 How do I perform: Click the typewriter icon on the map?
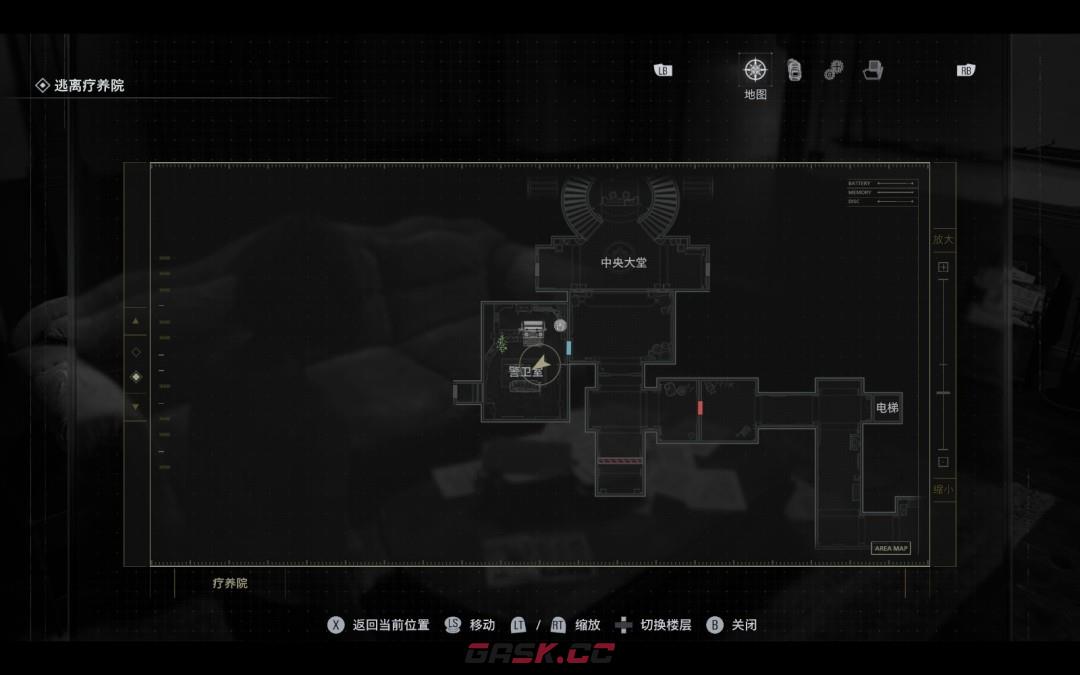click(534, 328)
